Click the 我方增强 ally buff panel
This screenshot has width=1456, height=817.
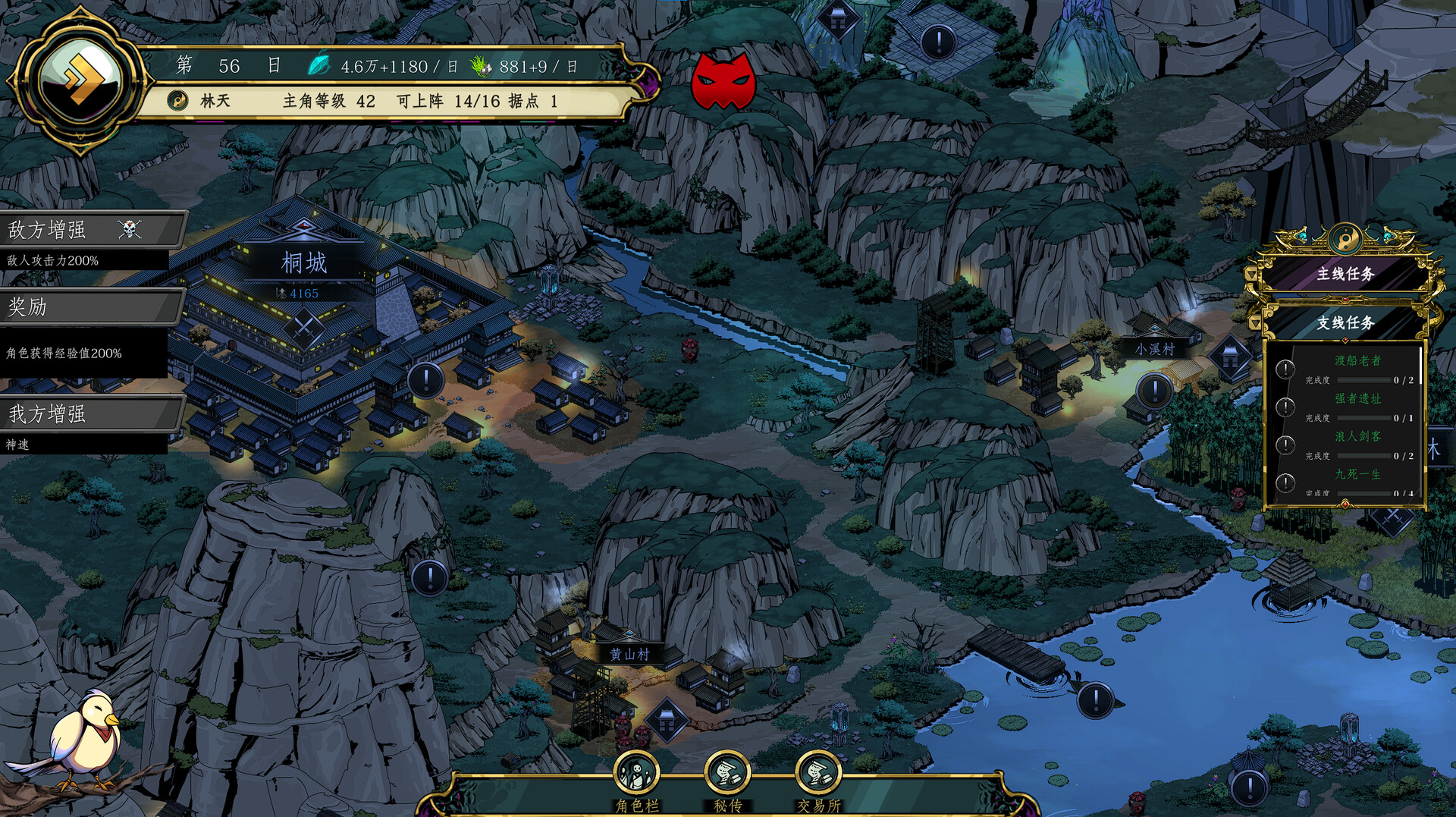click(x=91, y=413)
